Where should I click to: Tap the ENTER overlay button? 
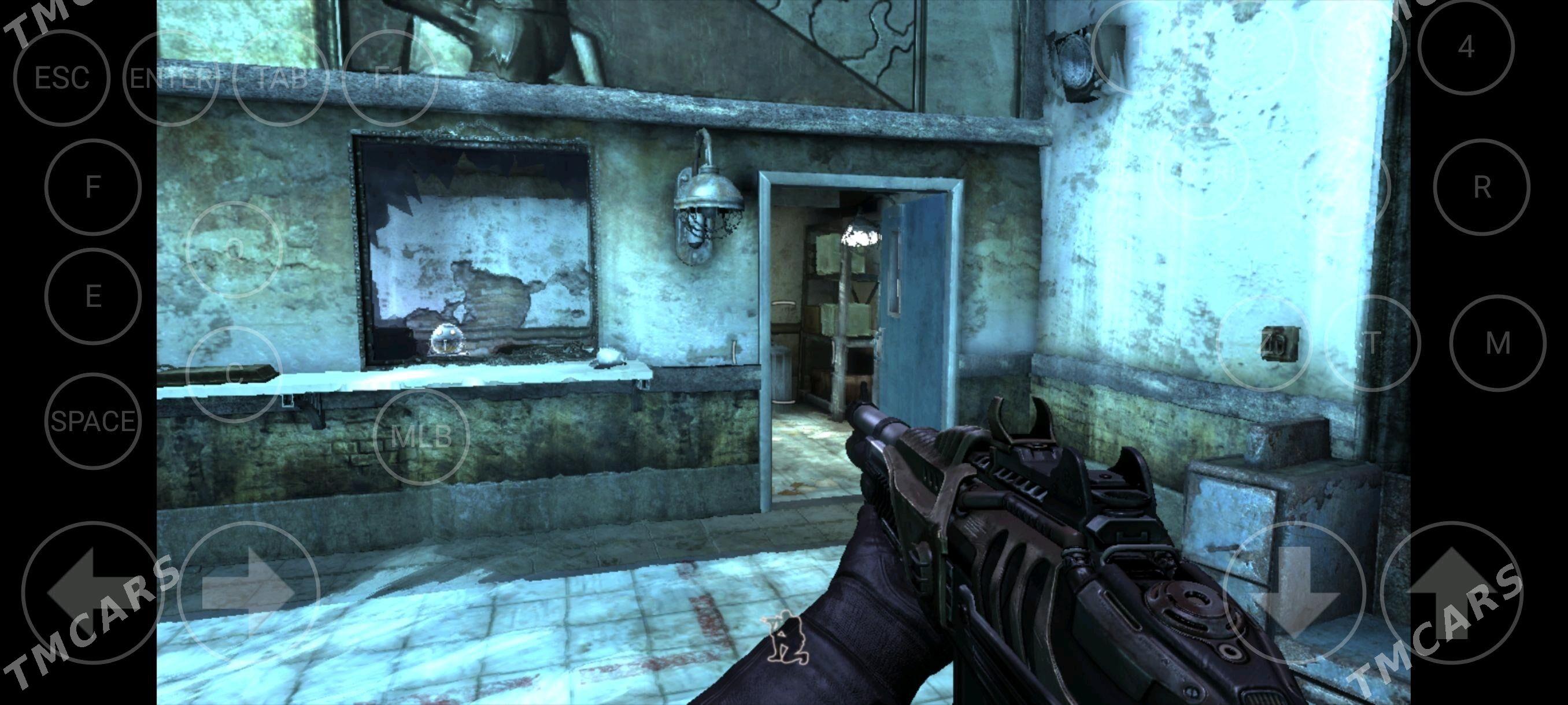(172, 79)
